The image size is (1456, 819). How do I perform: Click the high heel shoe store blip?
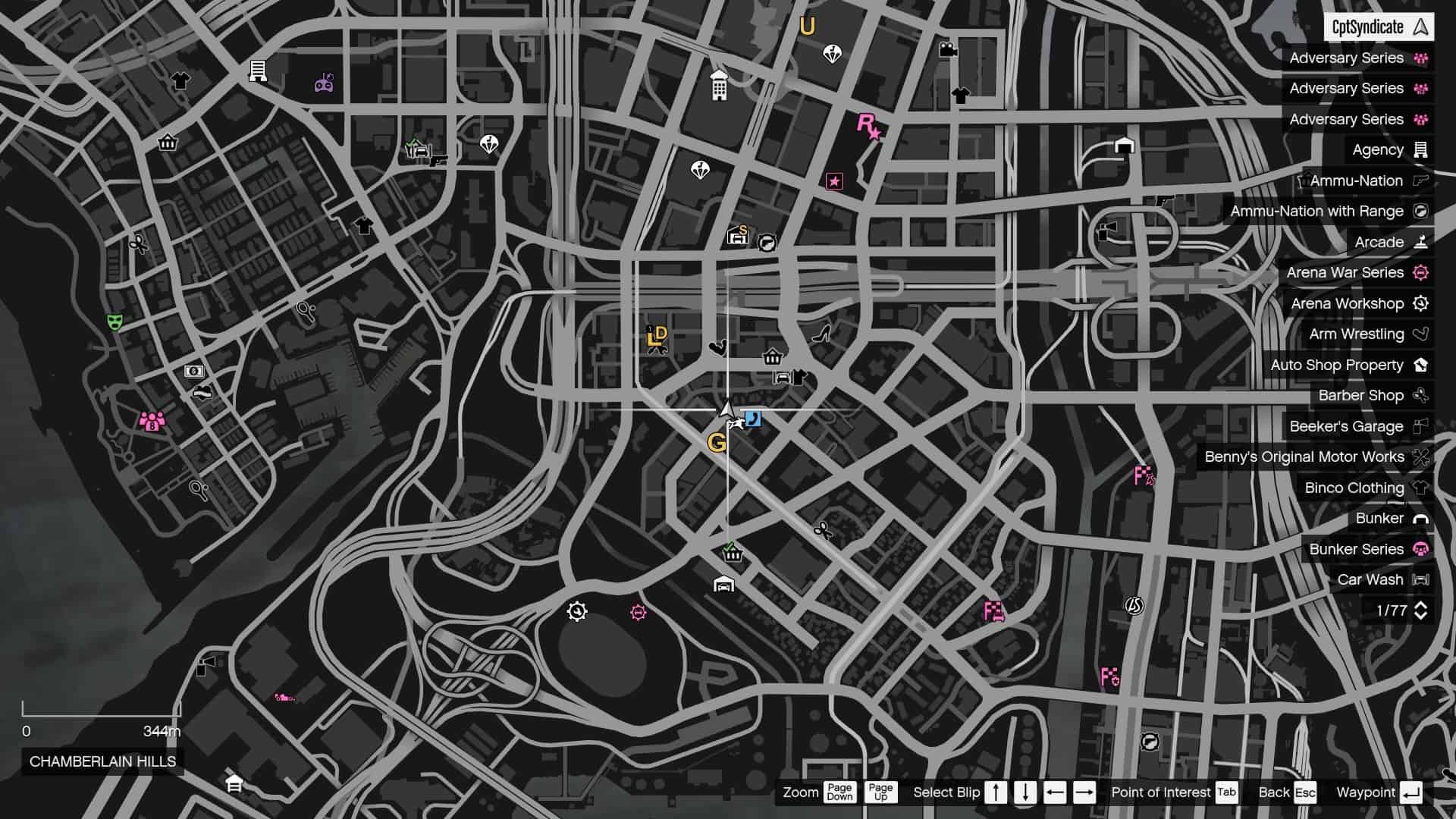821,333
